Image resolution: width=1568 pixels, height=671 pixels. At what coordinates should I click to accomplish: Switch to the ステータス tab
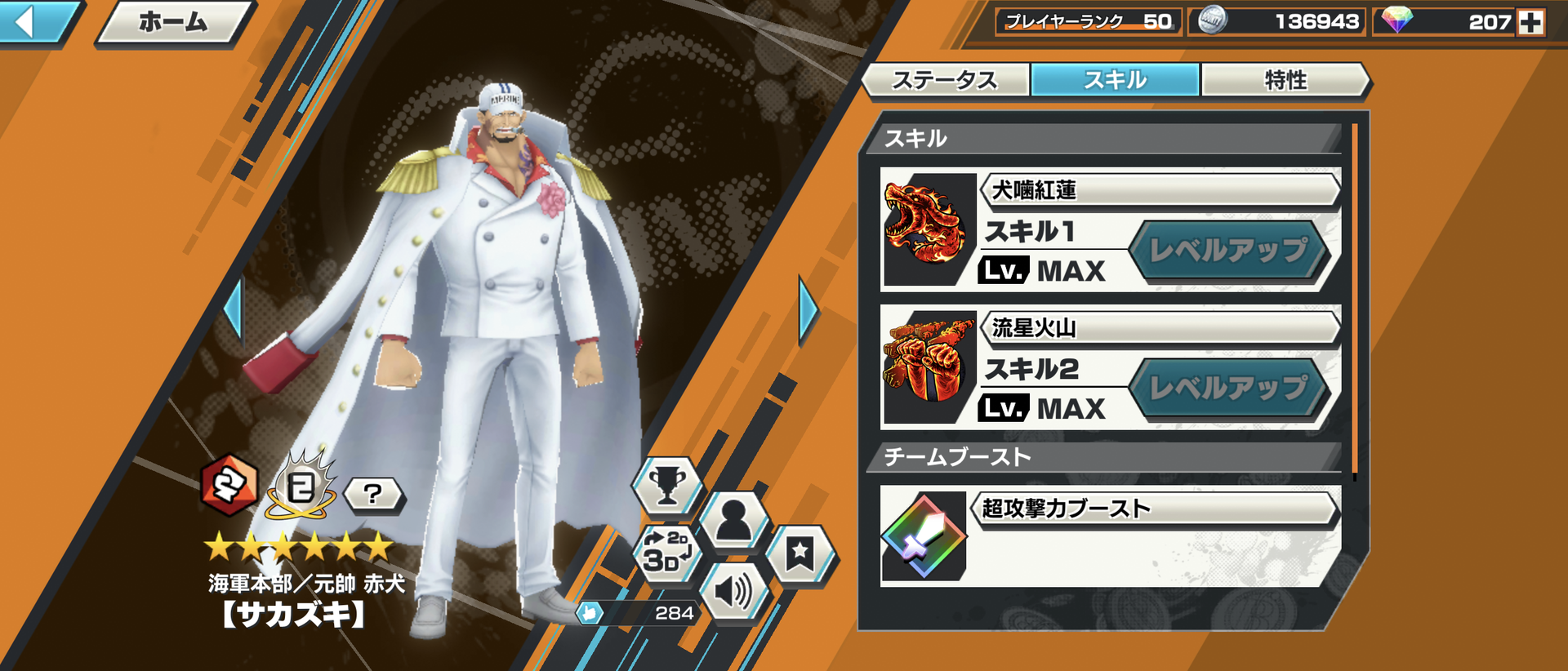point(945,80)
